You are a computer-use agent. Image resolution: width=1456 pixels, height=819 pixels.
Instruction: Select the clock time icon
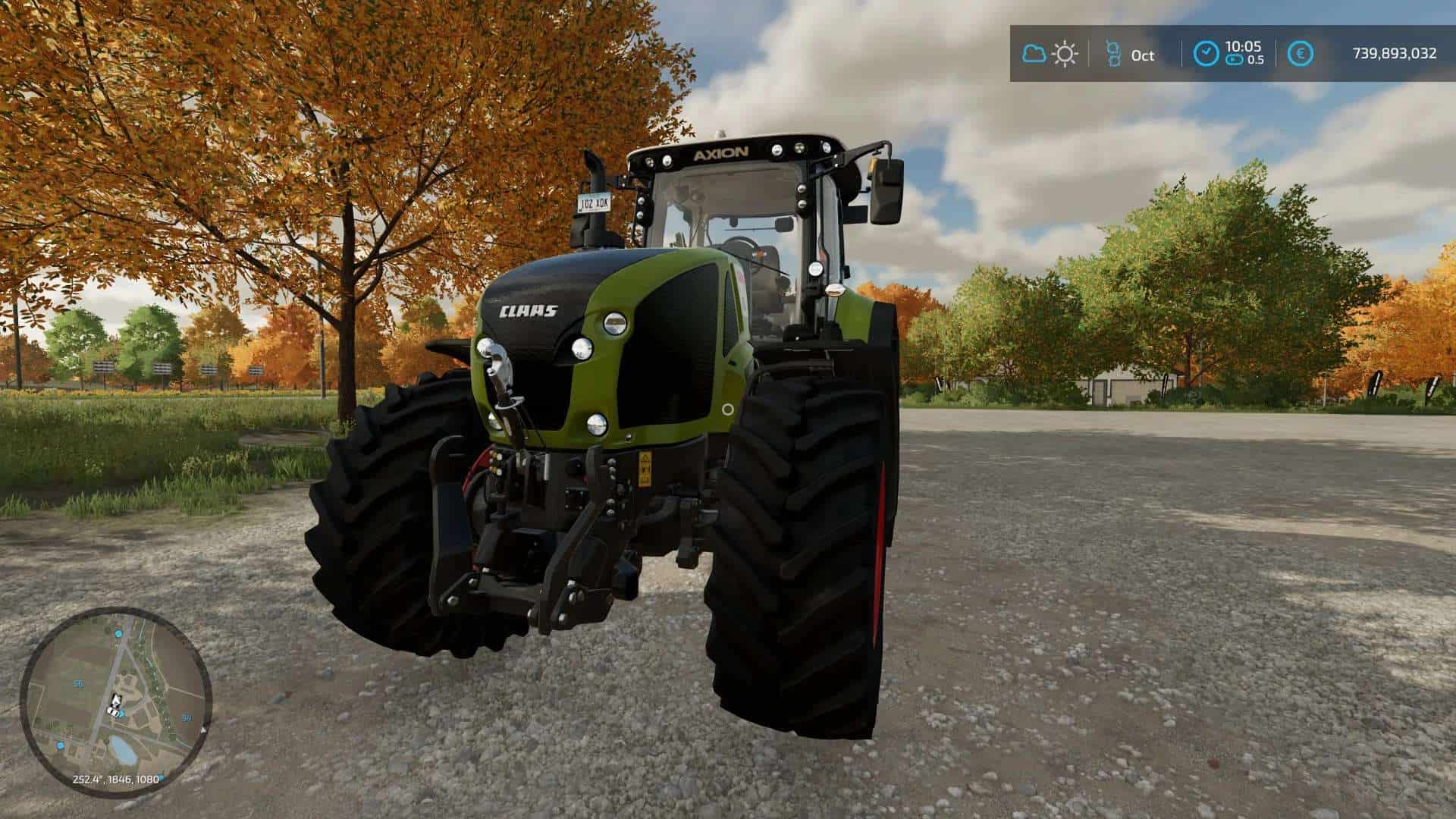point(1206,54)
